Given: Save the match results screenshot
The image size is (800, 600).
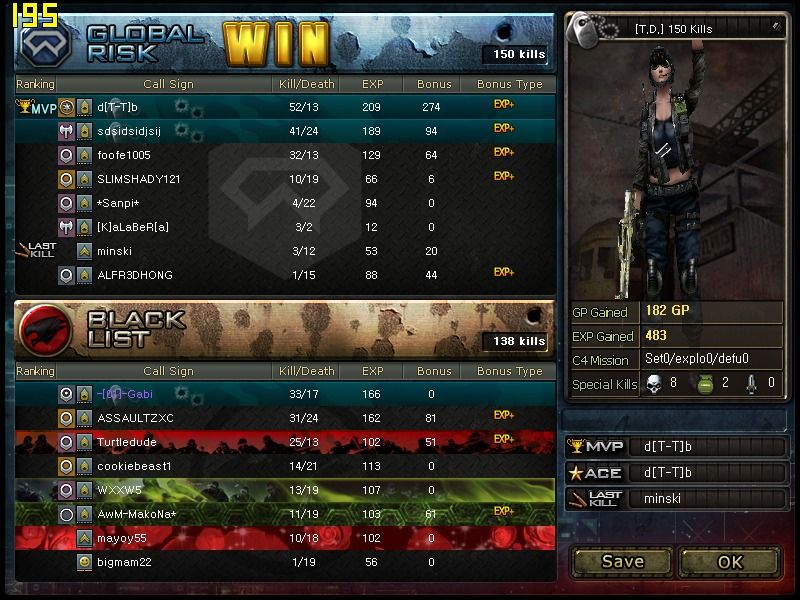Looking at the screenshot, I should click(622, 561).
